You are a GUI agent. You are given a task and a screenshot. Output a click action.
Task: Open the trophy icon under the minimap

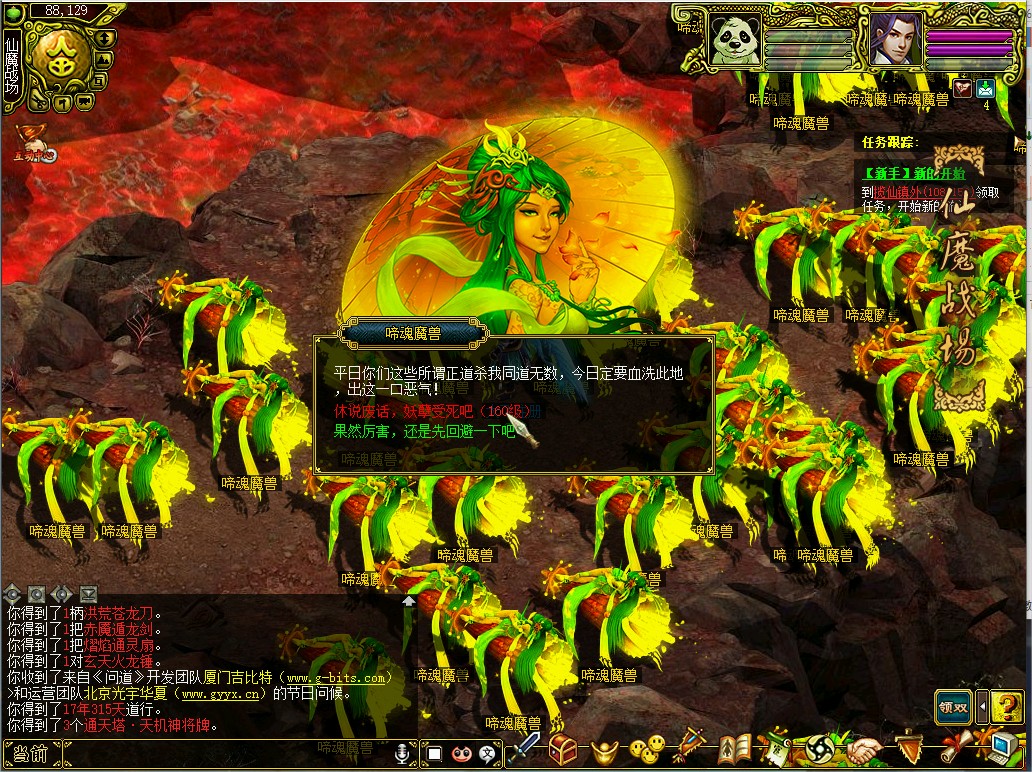30,140
